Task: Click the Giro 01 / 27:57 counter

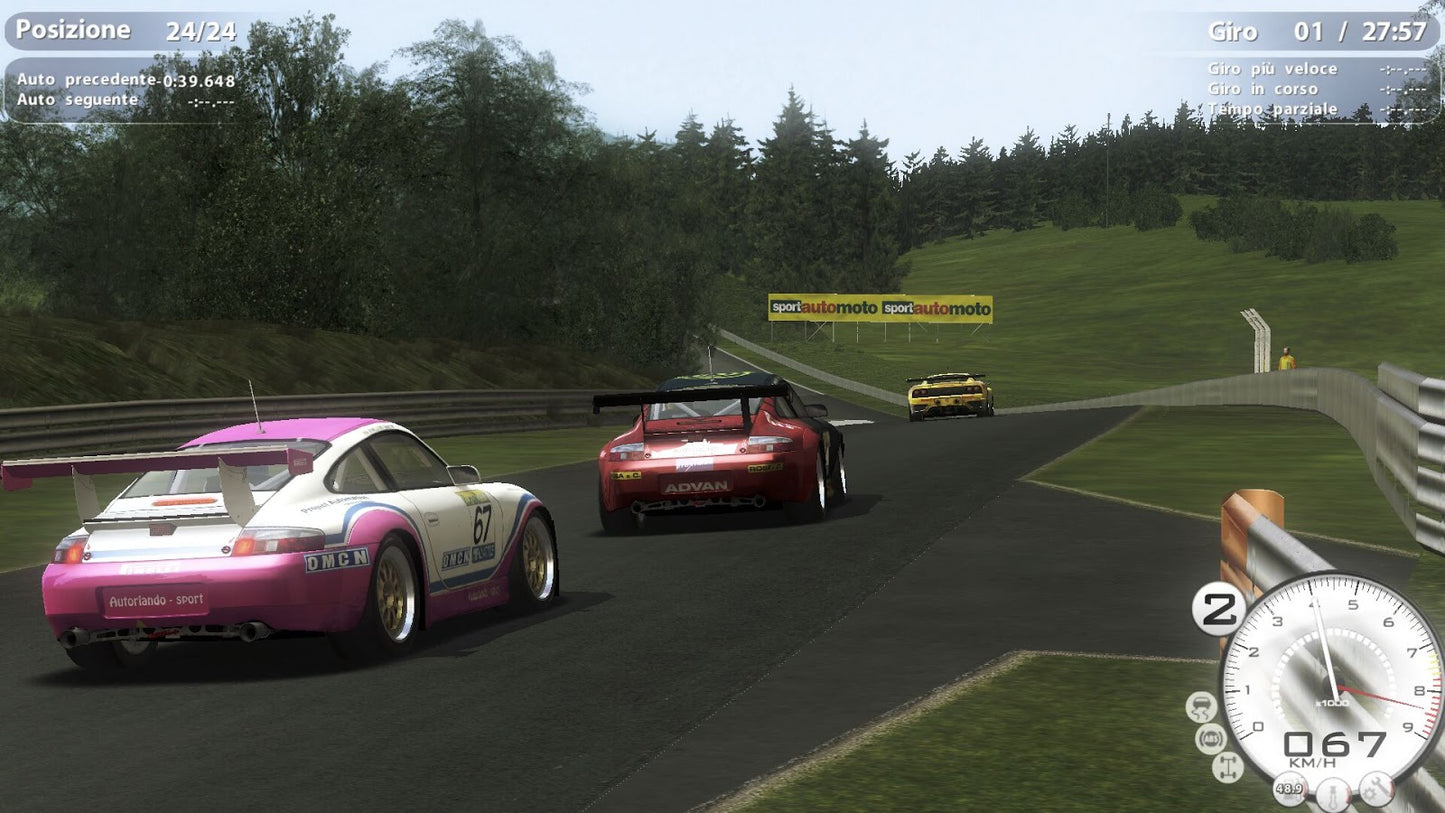Action: pos(1320,31)
